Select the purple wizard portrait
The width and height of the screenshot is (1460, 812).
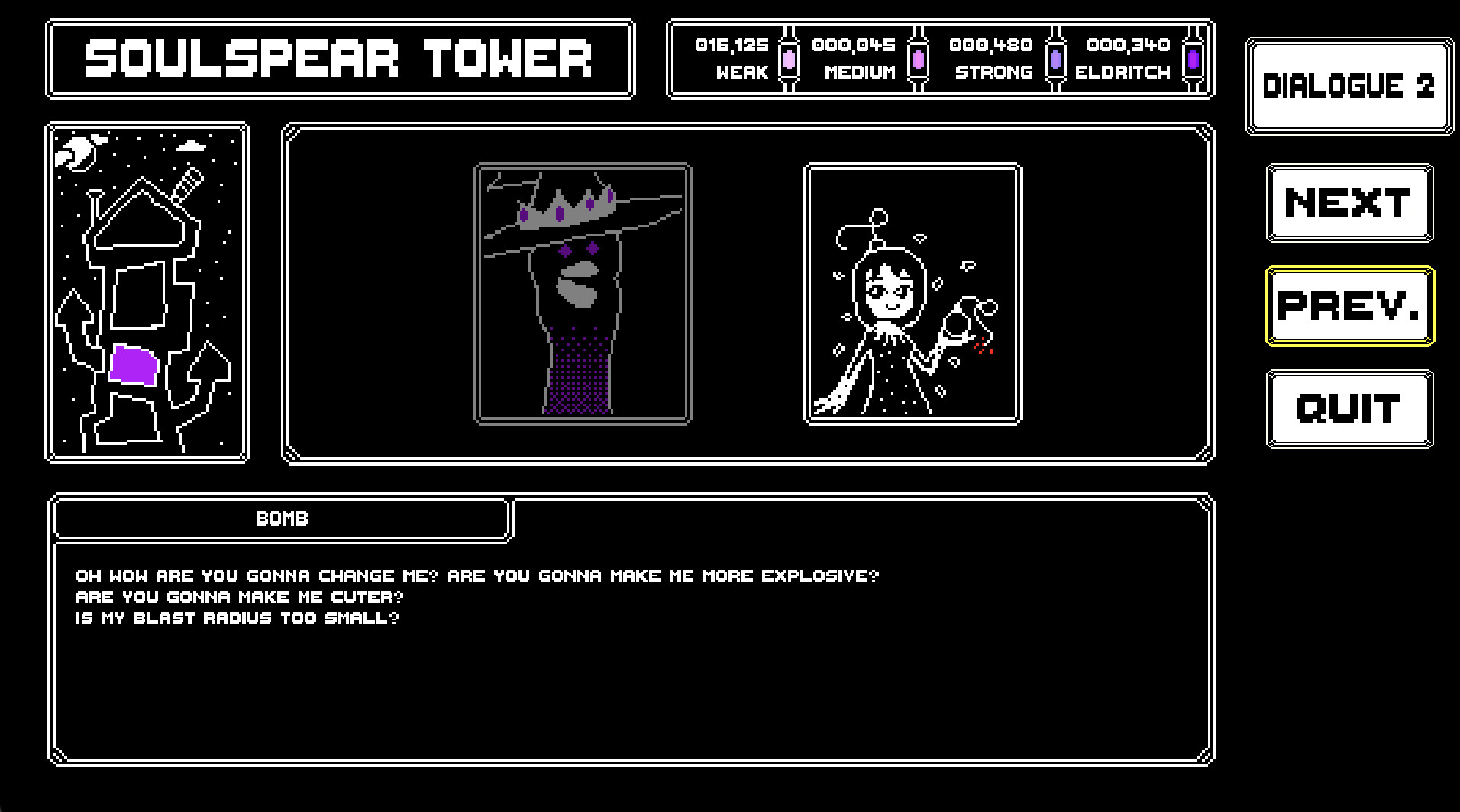(x=582, y=292)
